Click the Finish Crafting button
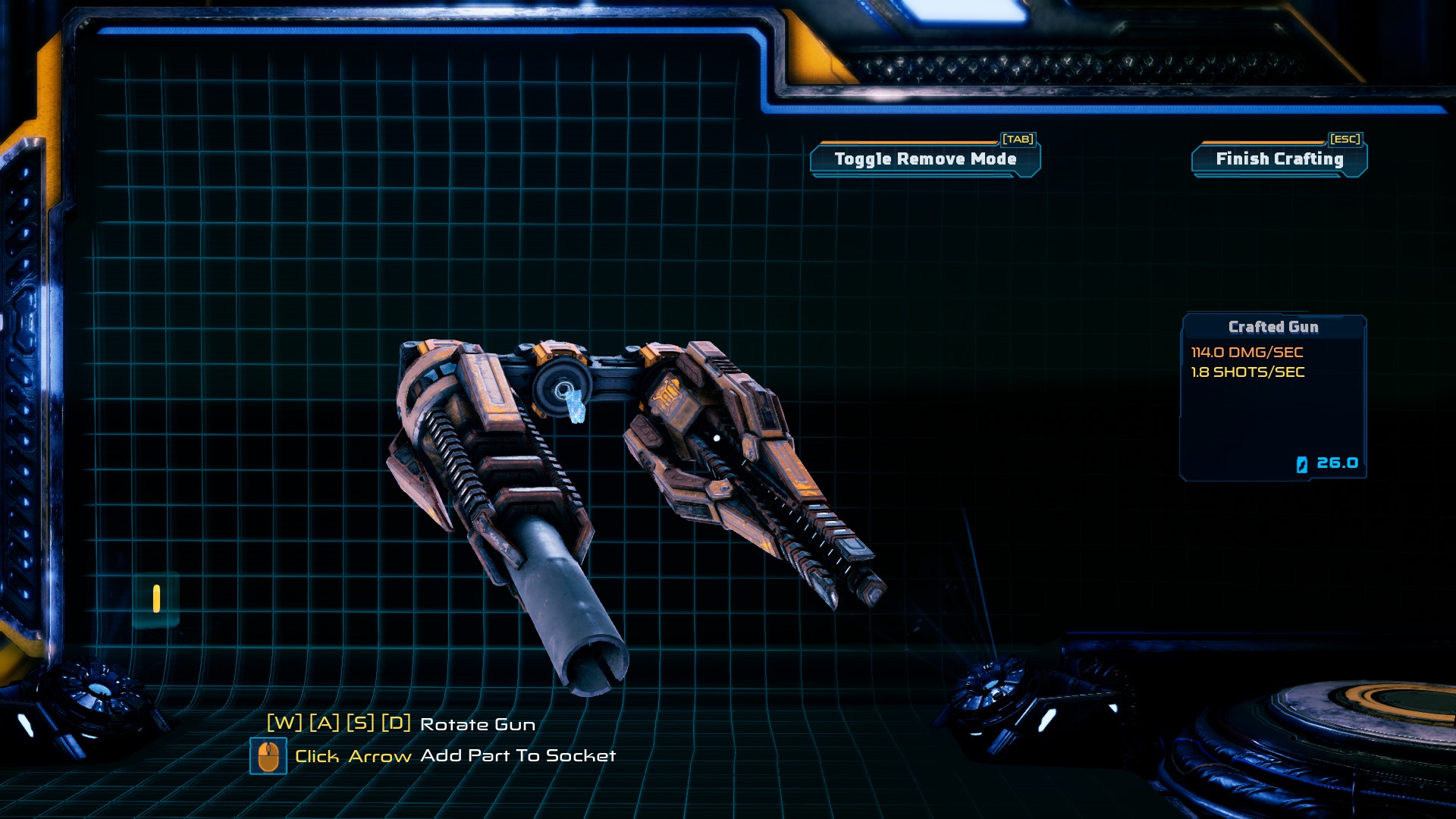Image resolution: width=1456 pixels, height=819 pixels. tap(1279, 159)
